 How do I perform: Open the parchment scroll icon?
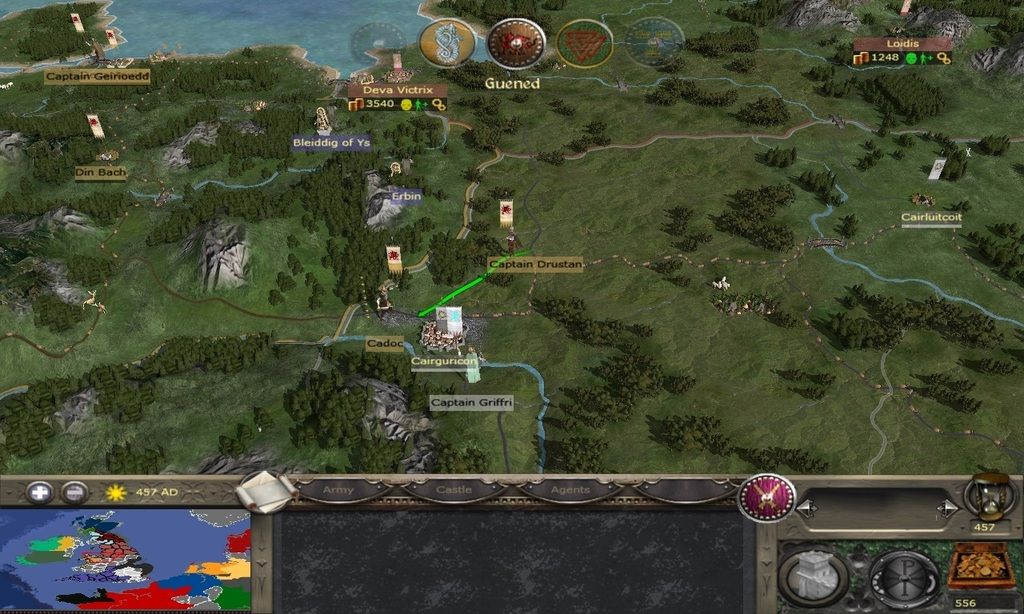(x=268, y=492)
